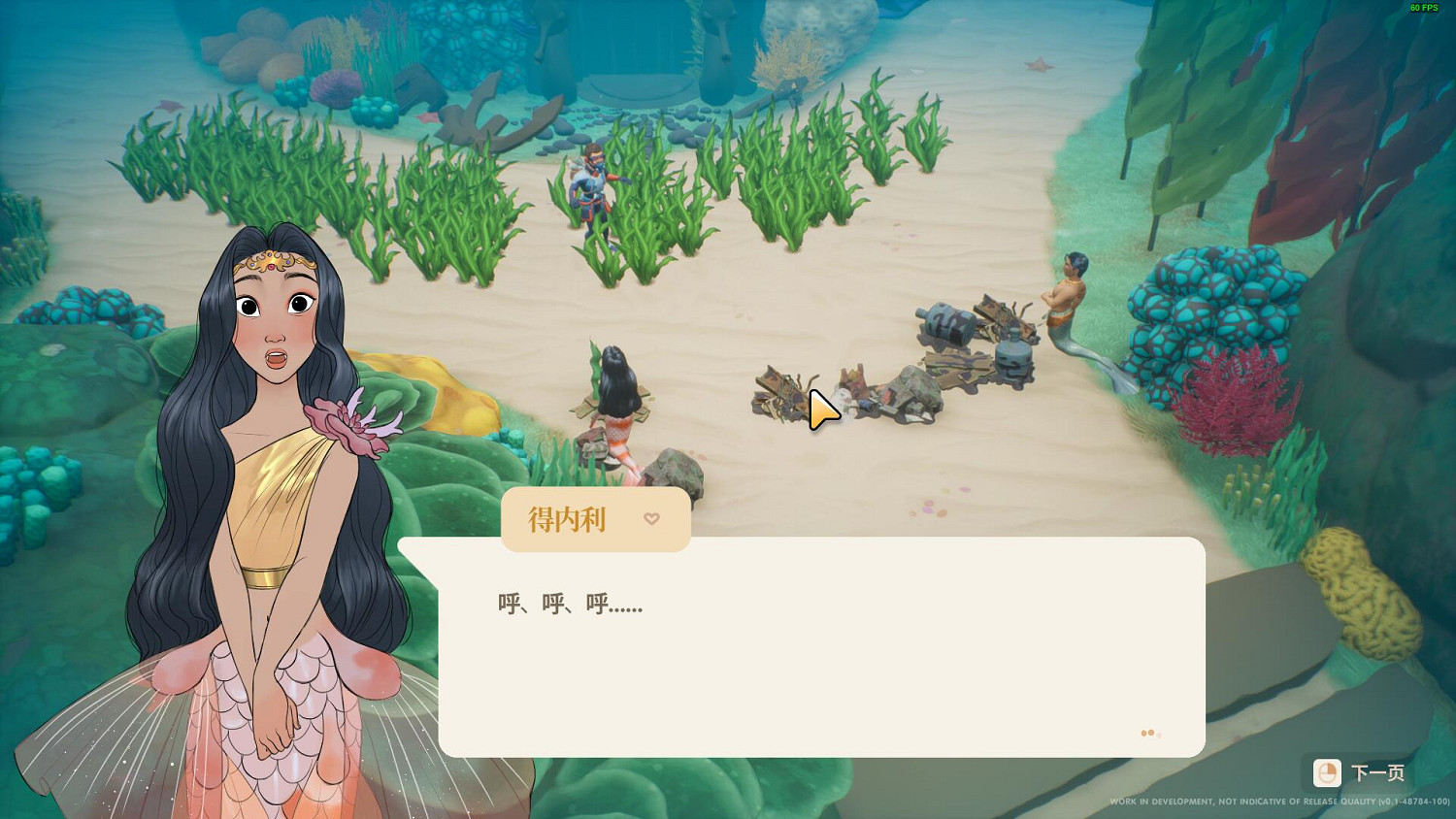Viewport: 1456px width, 819px height.
Task: Click the faded third dot after the page dots
Action: click(x=1160, y=735)
